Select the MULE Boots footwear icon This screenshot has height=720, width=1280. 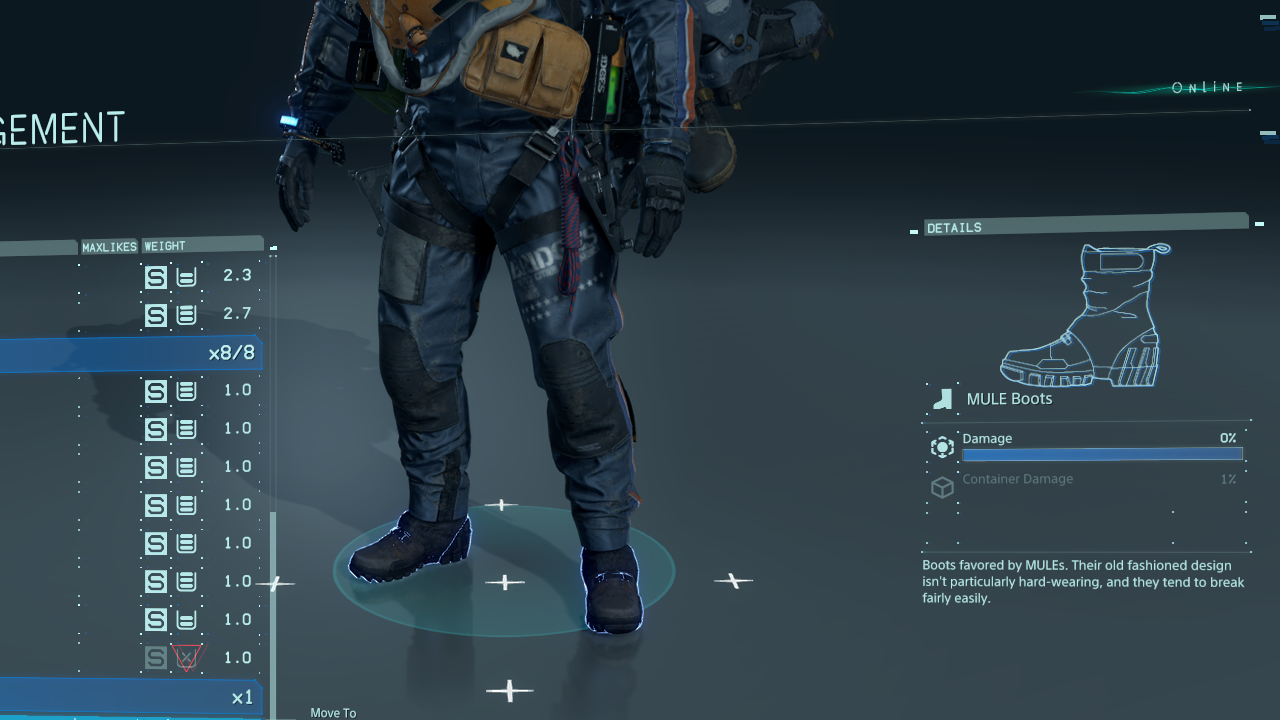pos(941,398)
